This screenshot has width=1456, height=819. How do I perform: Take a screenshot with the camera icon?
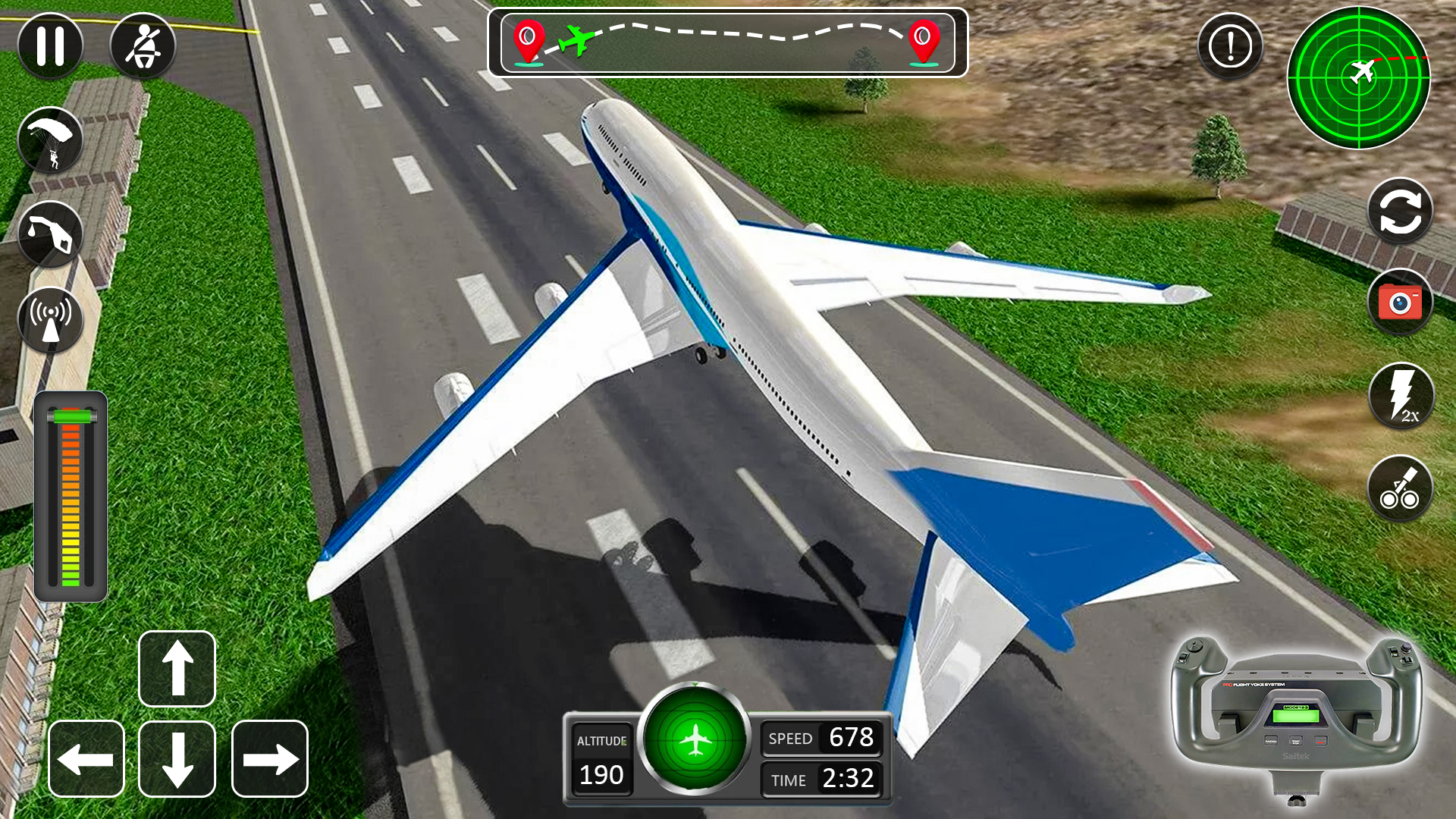point(1400,301)
